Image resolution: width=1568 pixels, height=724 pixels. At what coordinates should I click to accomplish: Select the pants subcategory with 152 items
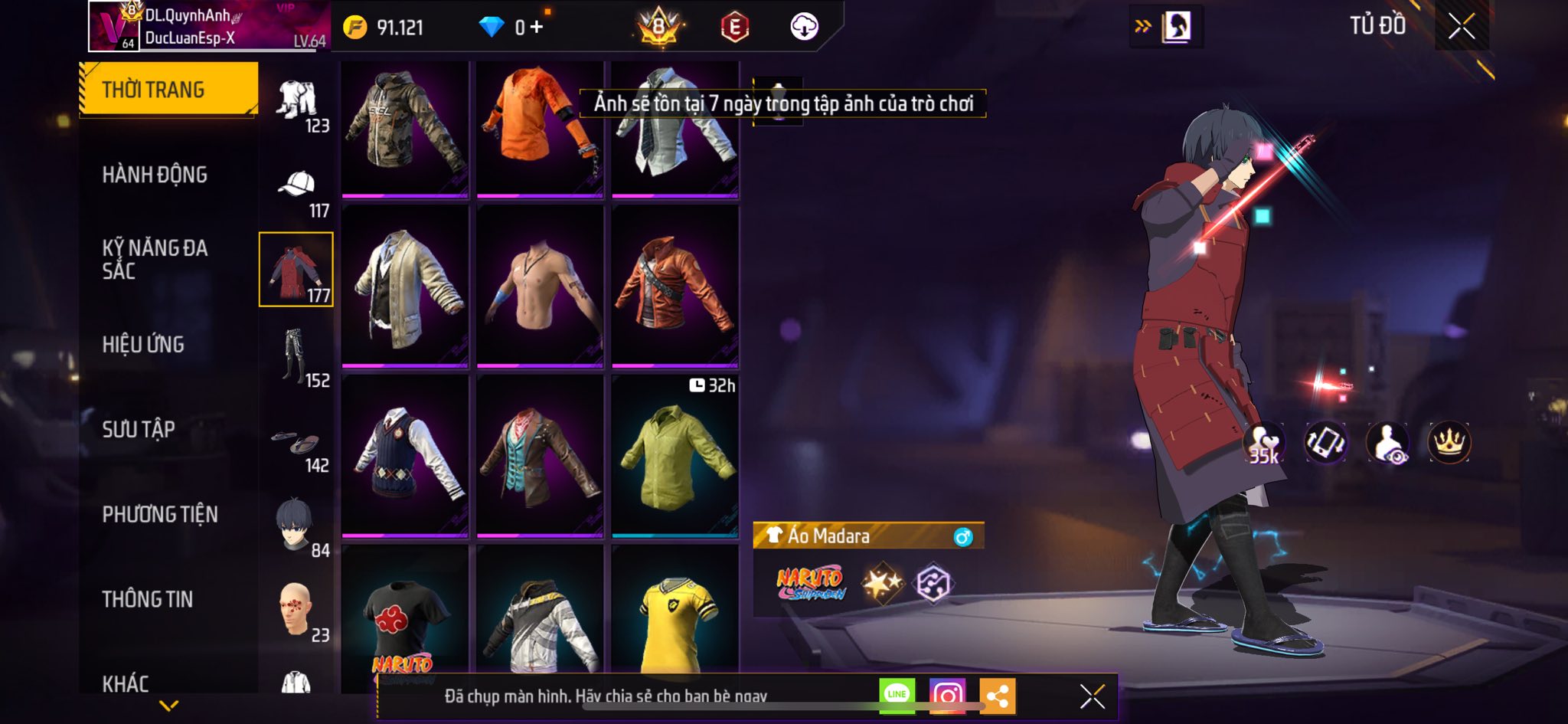[x=297, y=356]
